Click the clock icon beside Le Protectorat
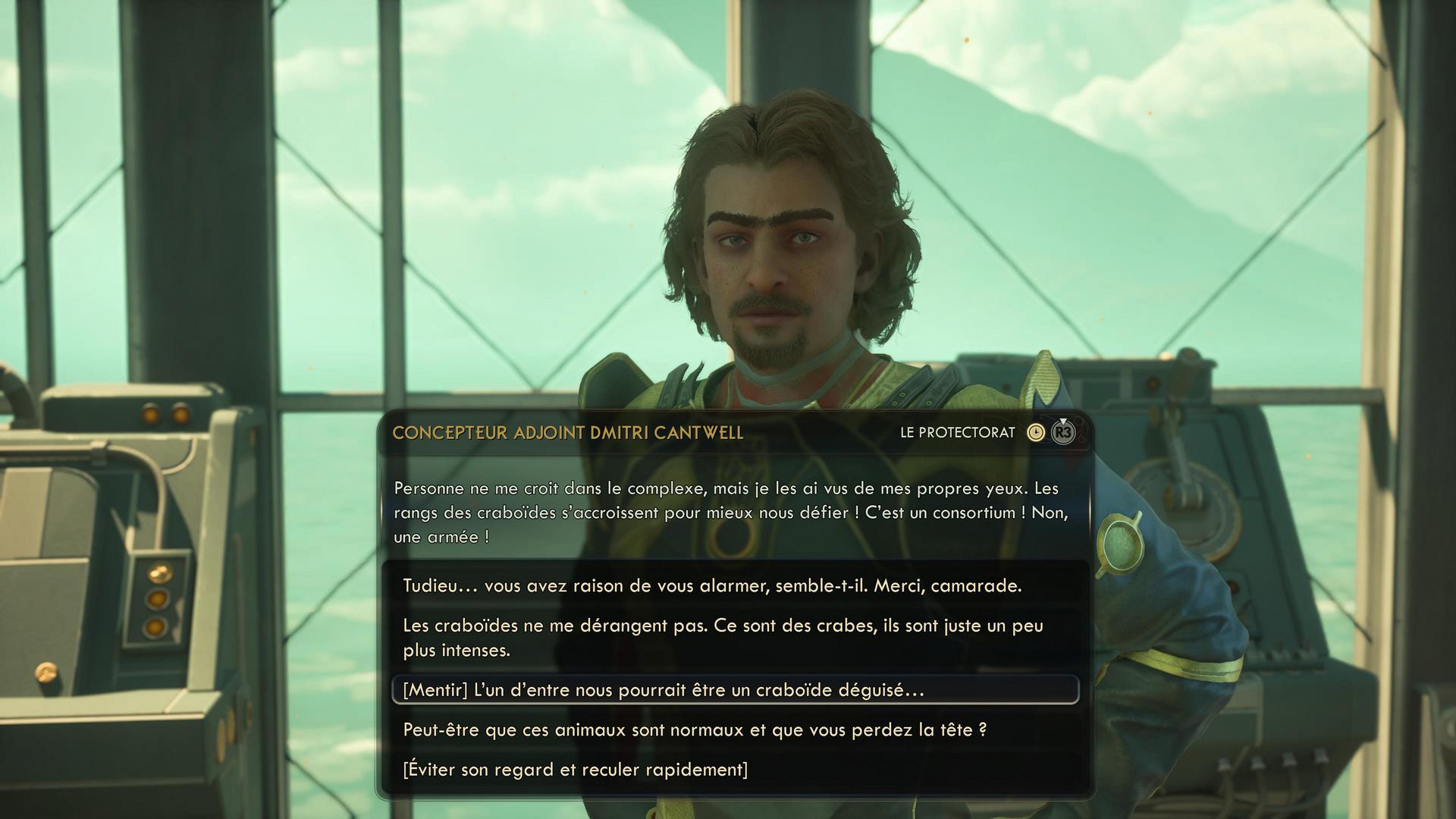Screen dimensions: 1456x819 coord(1035,433)
